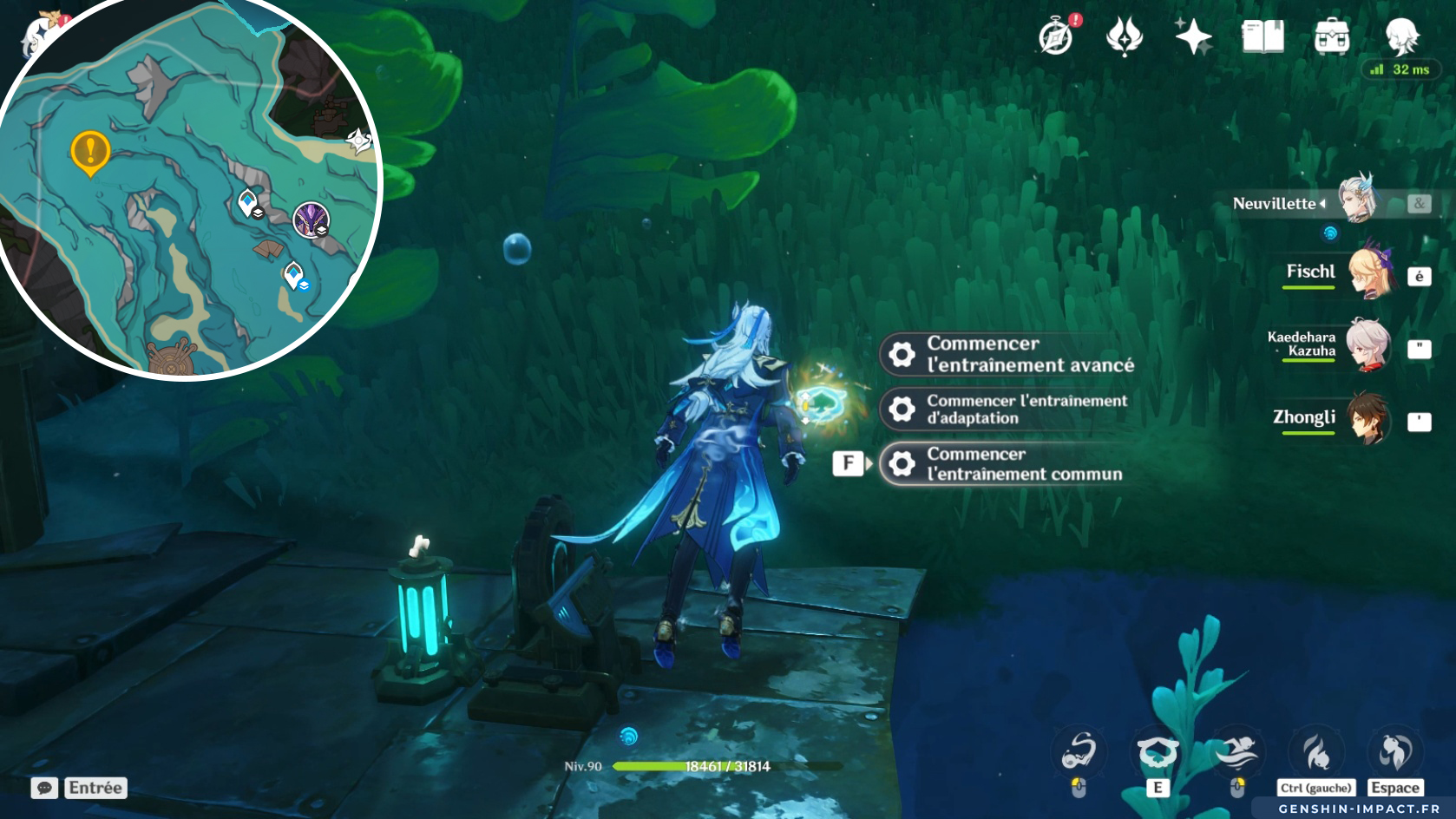1456x819 pixels.
Task: Open the compass events icon
Action: 1056,36
